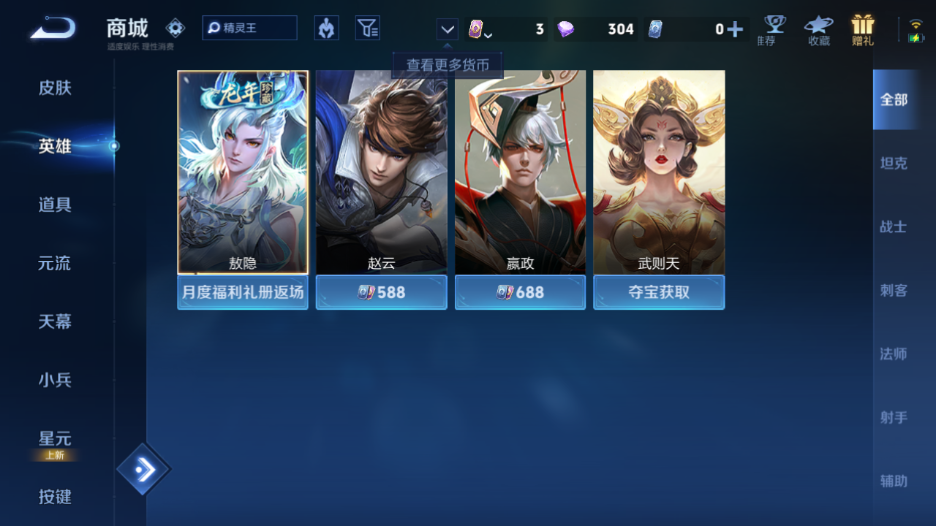Click 夺宝获取 under 武则天
Screen dimensions: 936x526
(x=658, y=292)
